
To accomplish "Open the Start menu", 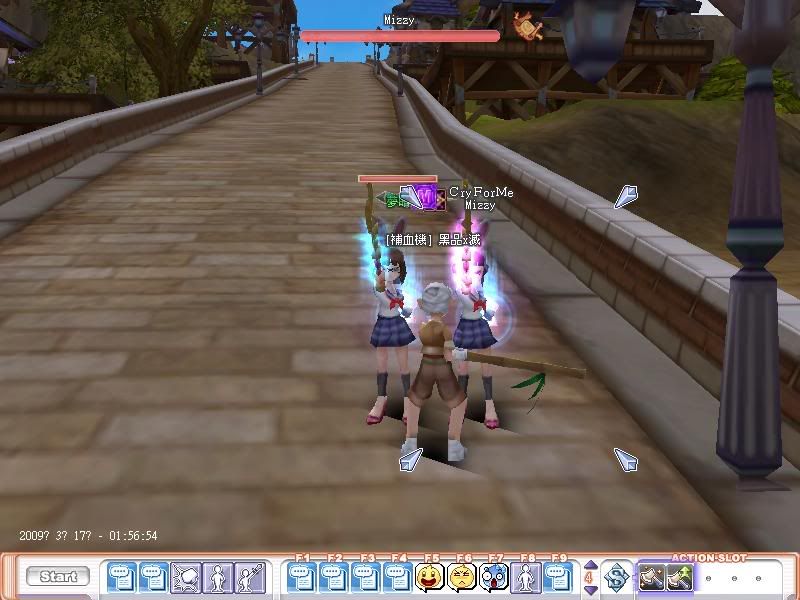I will (58, 577).
